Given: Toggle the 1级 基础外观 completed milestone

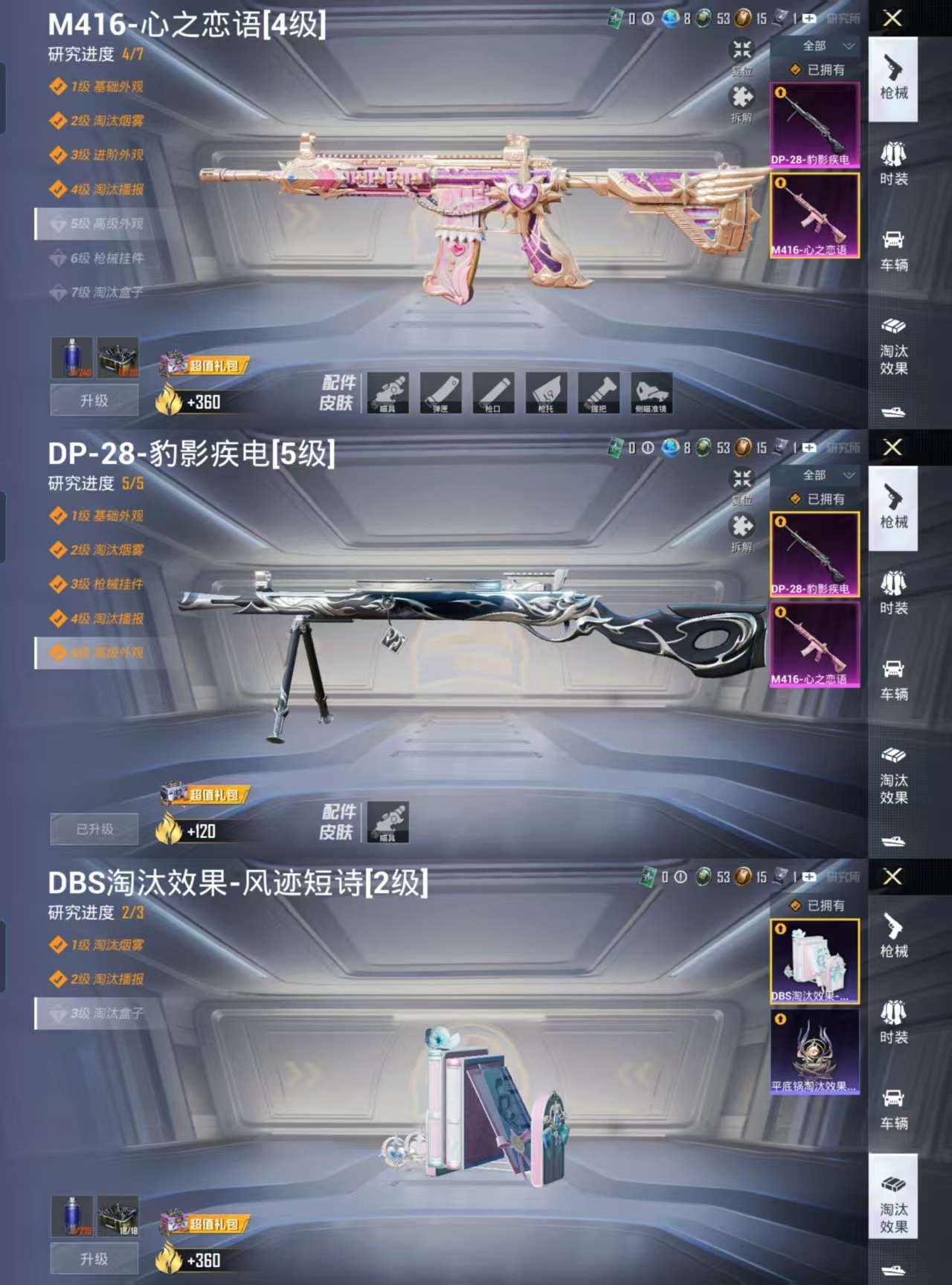Looking at the screenshot, I should (99, 85).
